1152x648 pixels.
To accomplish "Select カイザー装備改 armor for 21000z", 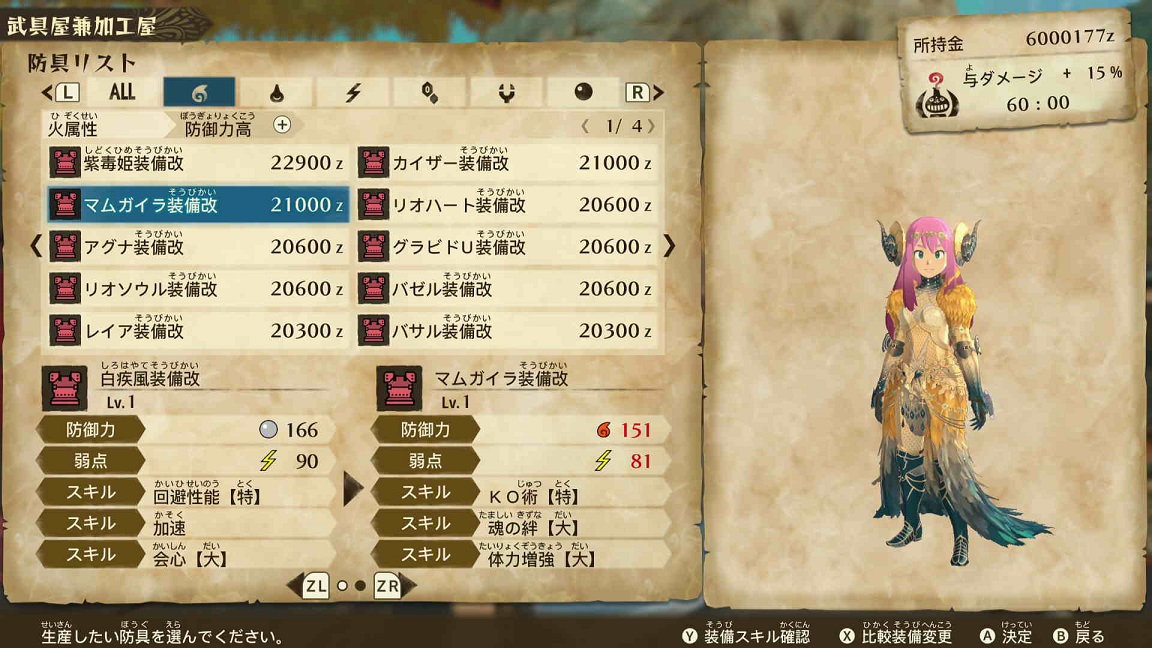I will [506, 162].
